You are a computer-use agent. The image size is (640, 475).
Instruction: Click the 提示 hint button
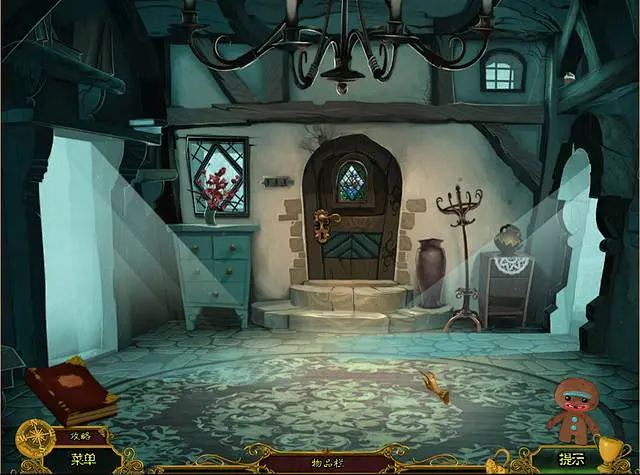point(572,460)
